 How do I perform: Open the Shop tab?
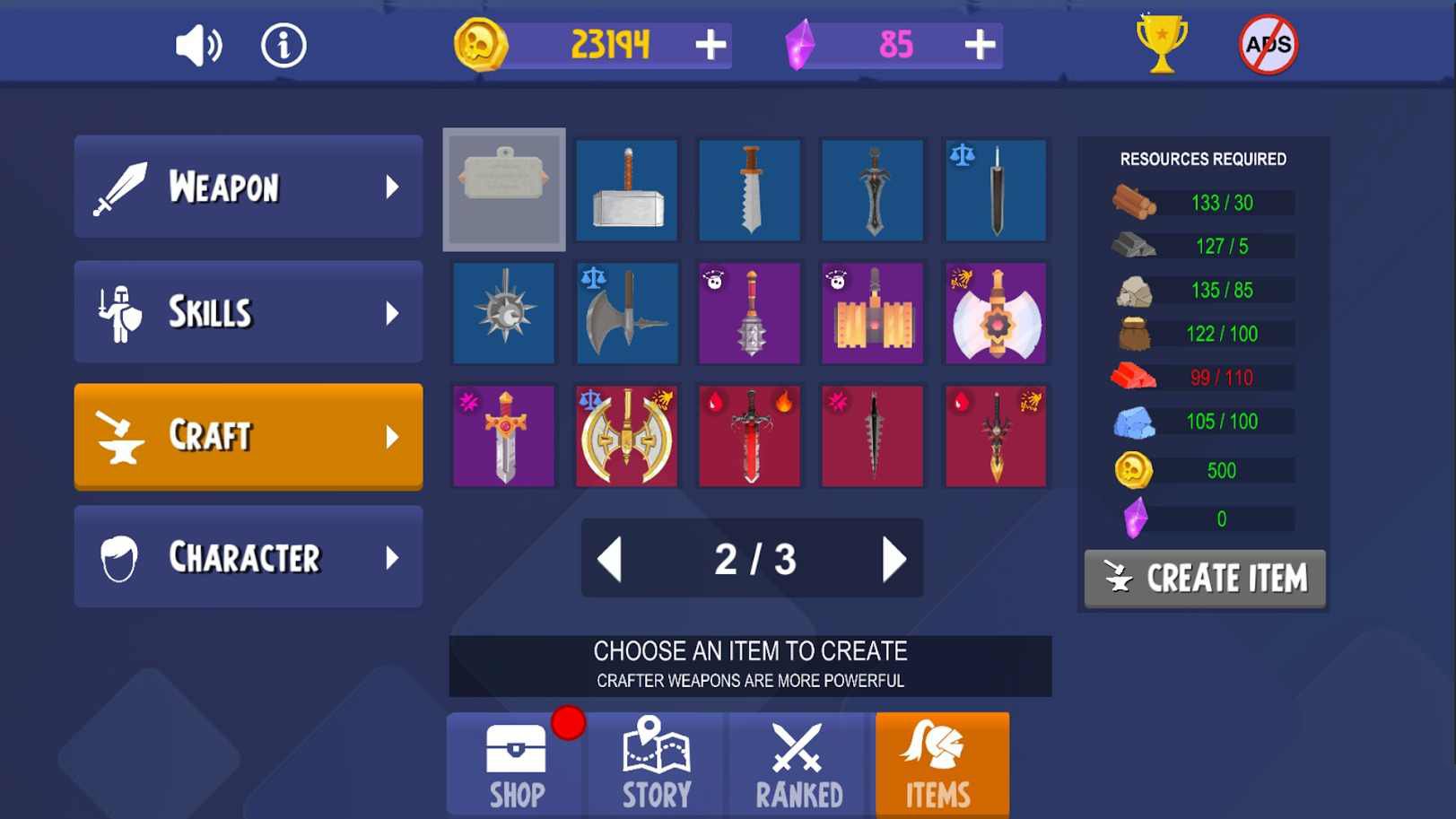tap(517, 765)
